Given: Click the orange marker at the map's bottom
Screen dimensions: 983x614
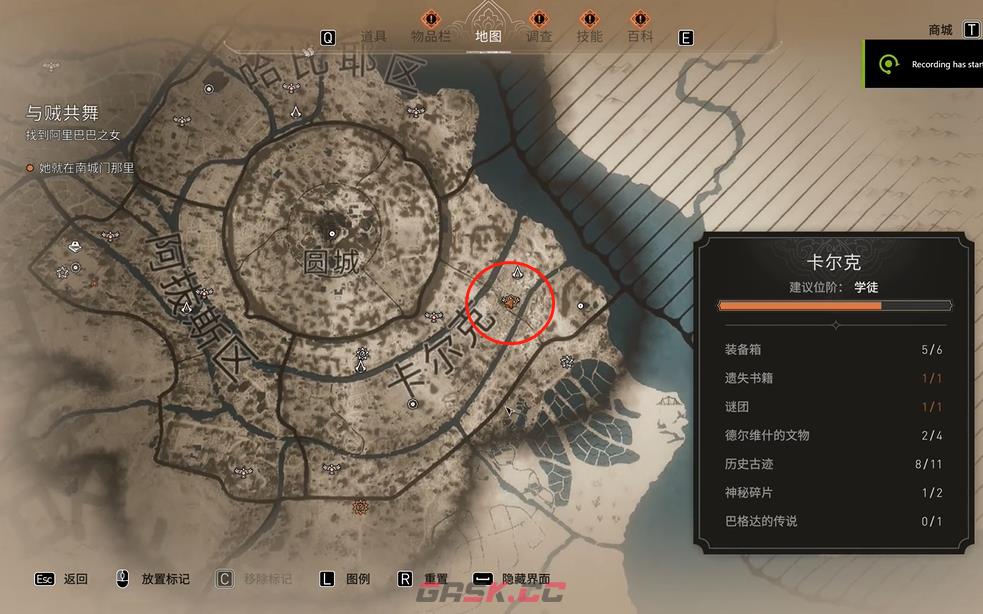Looking at the screenshot, I should (359, 508).
